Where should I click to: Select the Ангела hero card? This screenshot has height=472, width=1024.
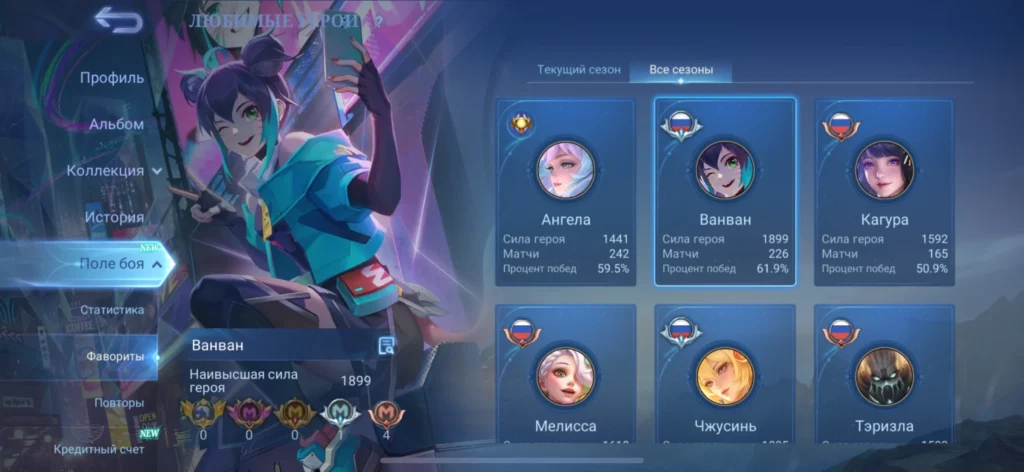point(565,192)
